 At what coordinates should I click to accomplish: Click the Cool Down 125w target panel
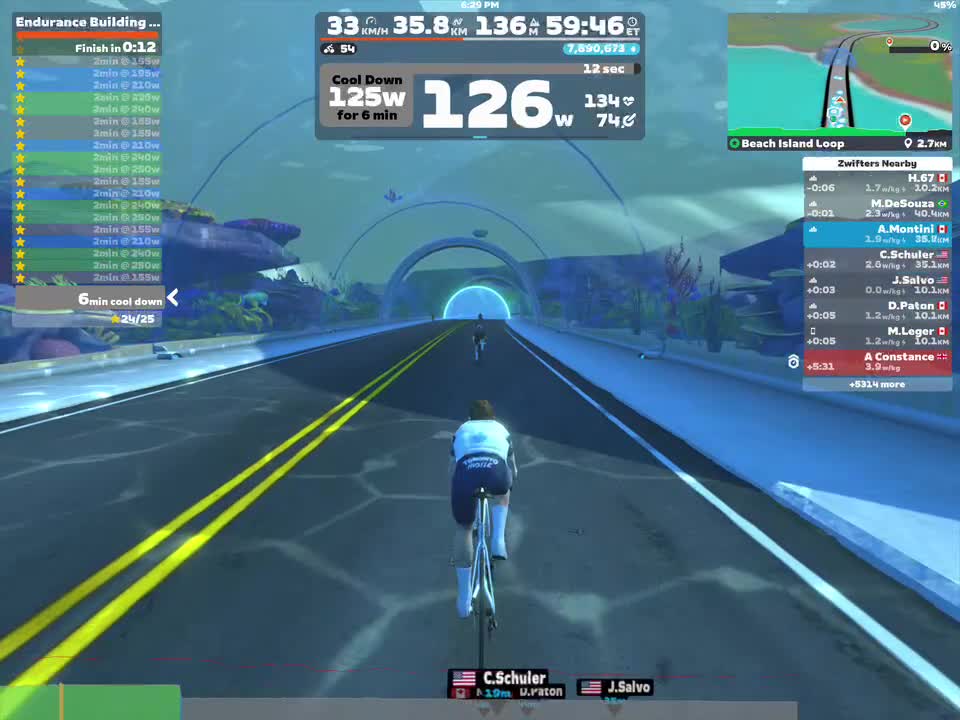click(x=368, y=98)
